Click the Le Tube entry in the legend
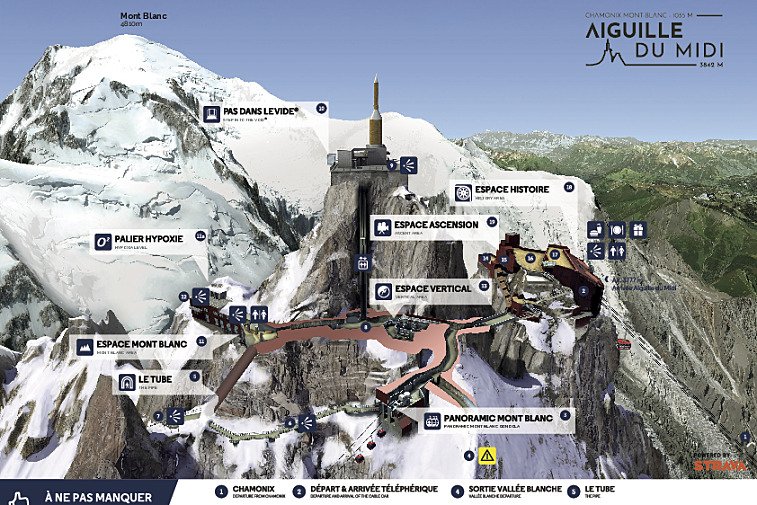 coord(590,491)
